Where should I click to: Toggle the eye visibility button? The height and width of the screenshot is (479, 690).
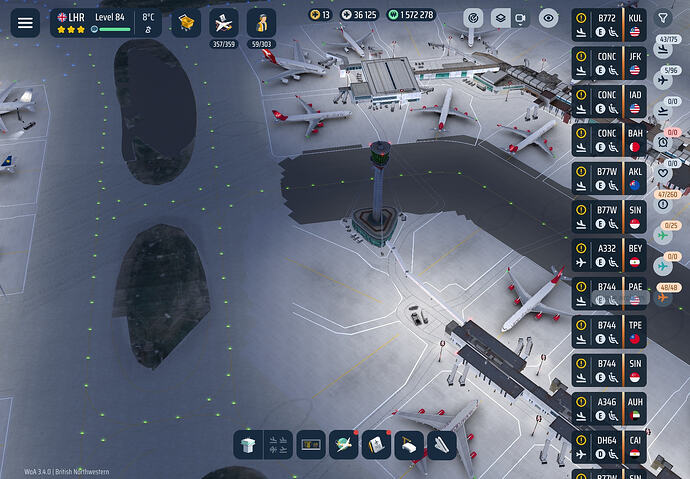tap(548, 18)
